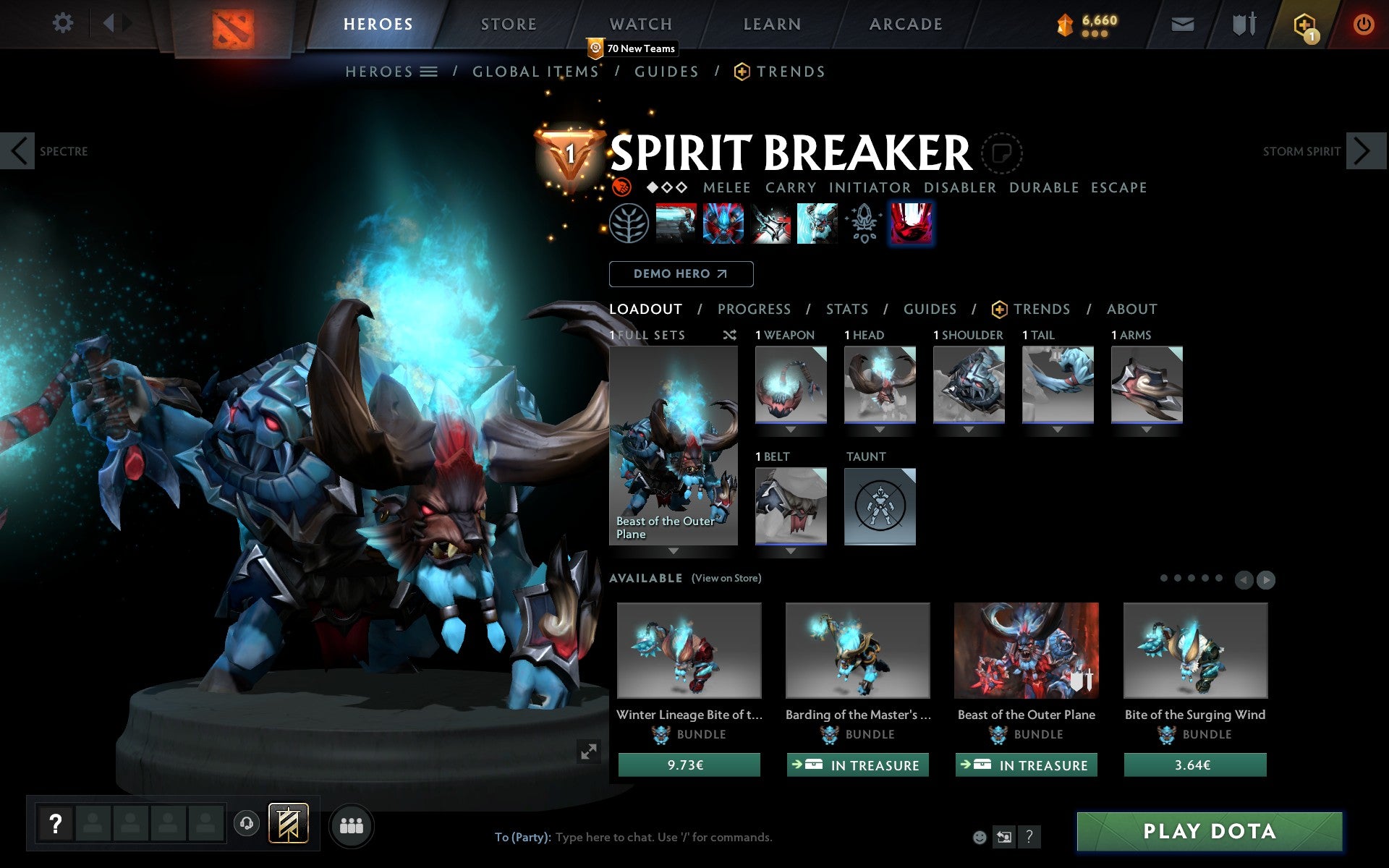Open the mail envelope notifications icon
Image resolution: width=1389 pixels, height=868 pixels.
1182,23
